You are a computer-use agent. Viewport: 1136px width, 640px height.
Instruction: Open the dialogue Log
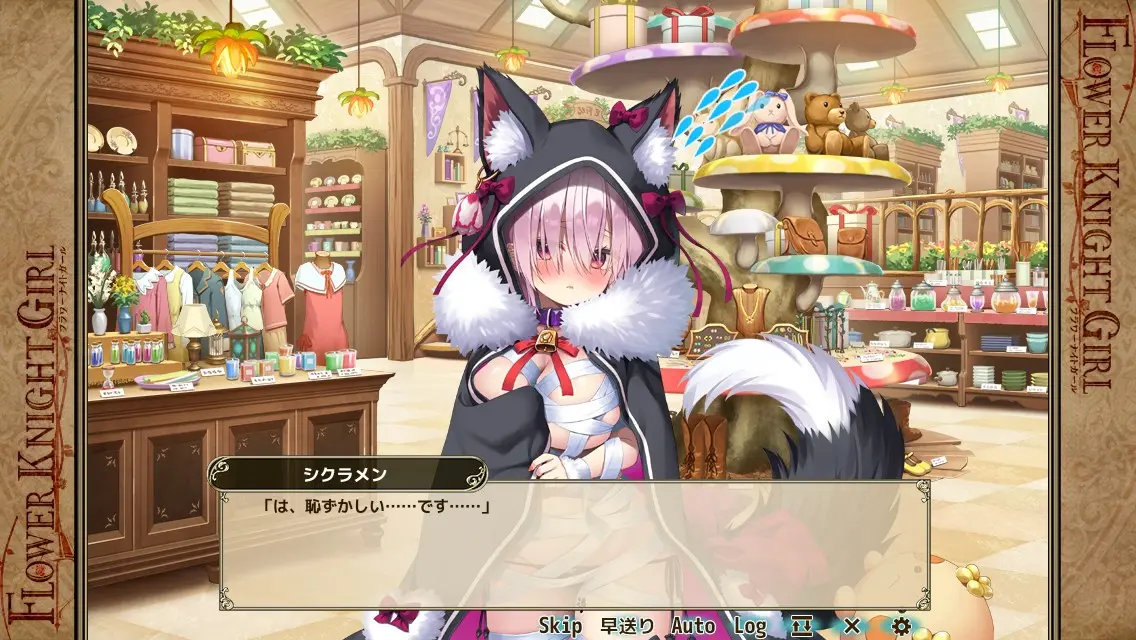(x=750, y=626)
